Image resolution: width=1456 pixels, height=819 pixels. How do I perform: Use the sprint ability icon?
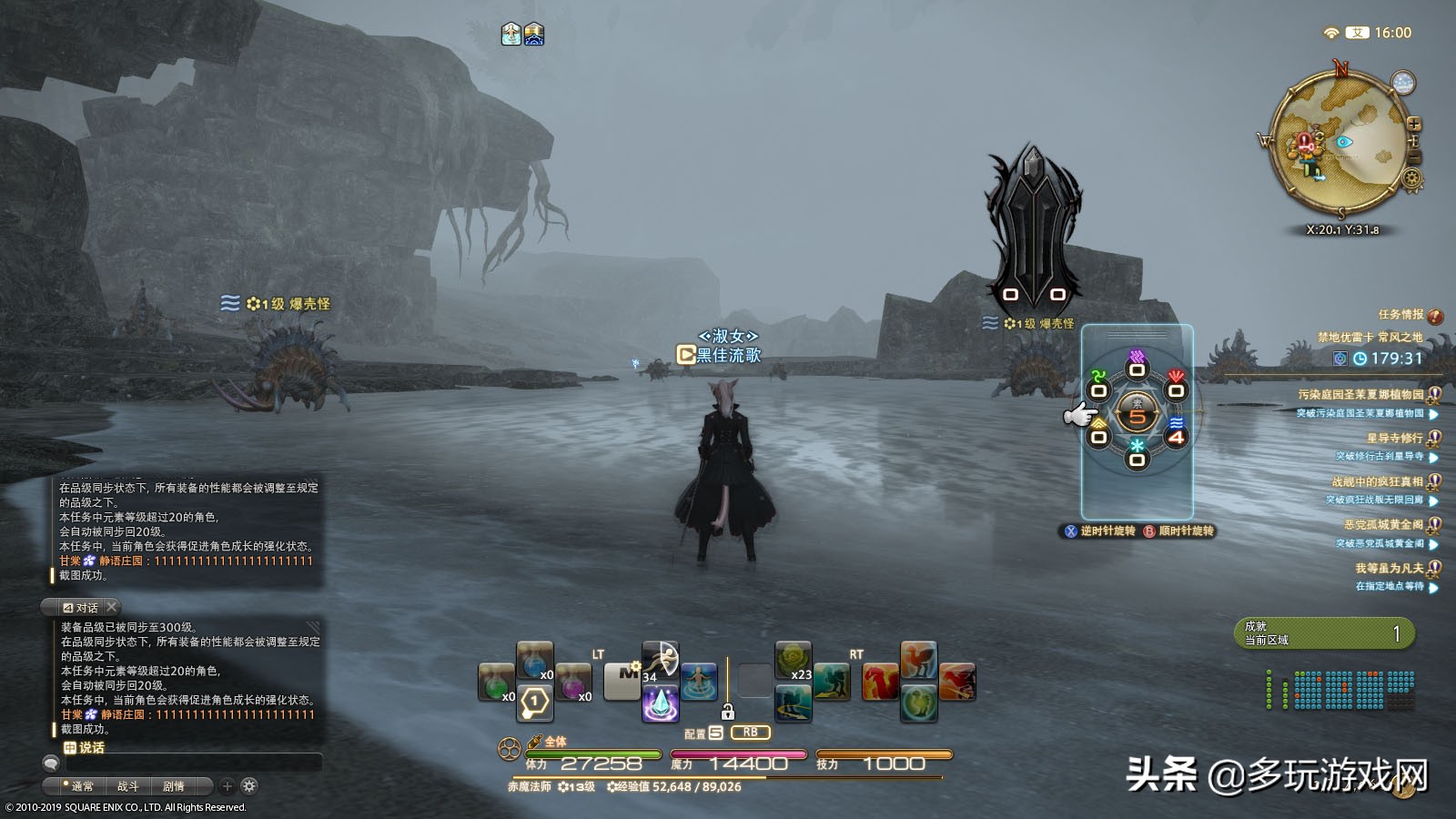click(x=661, y=659)
